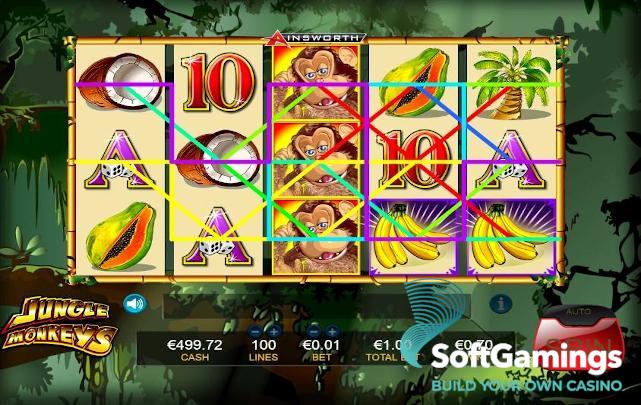The image size is (641, 405).
Task: Decrease the number of lines
Action: tap(256, 330)
